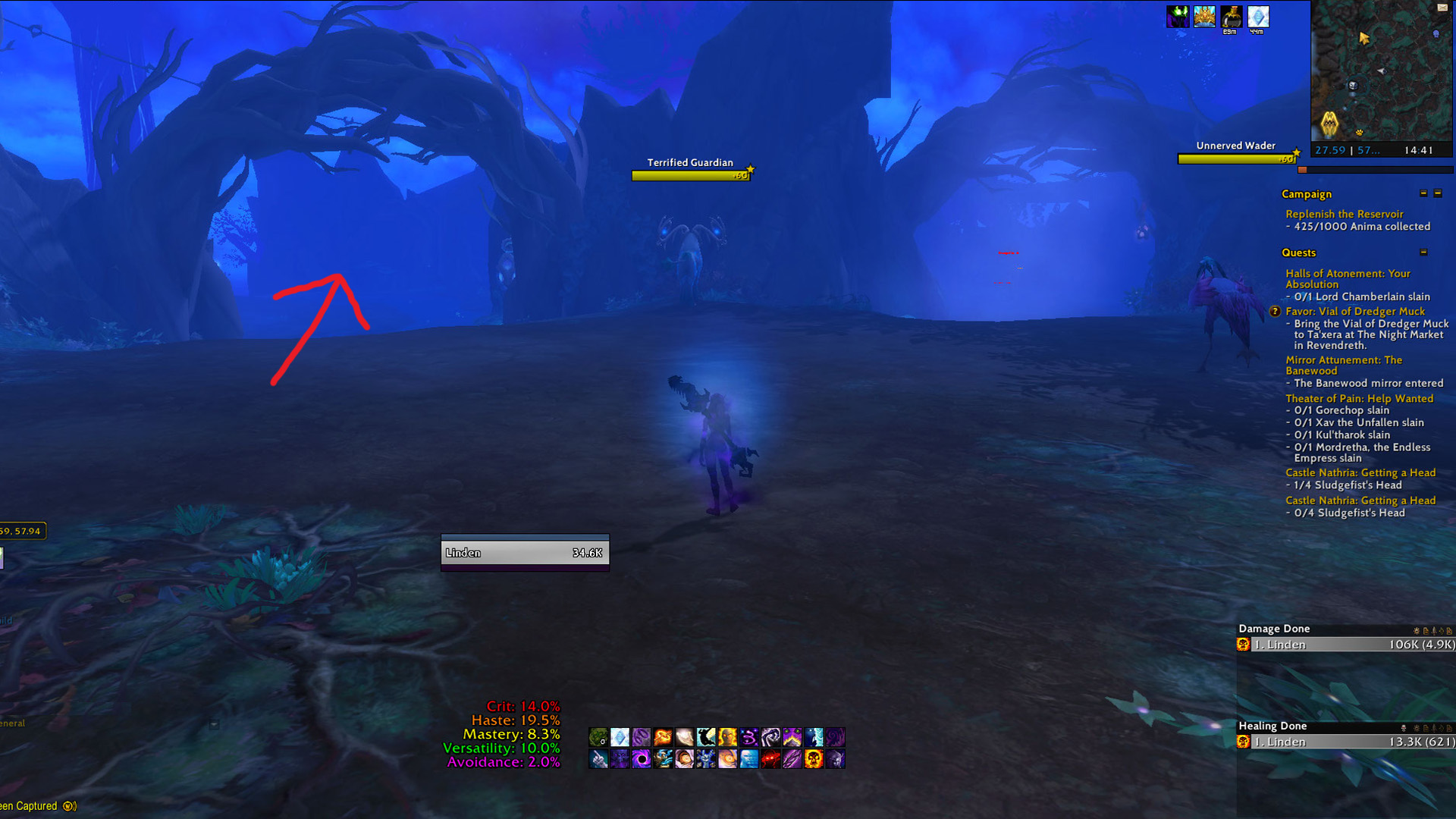
Task: Collapse the Castle Nathria: Getting a Head quest
Action: 1360,472
